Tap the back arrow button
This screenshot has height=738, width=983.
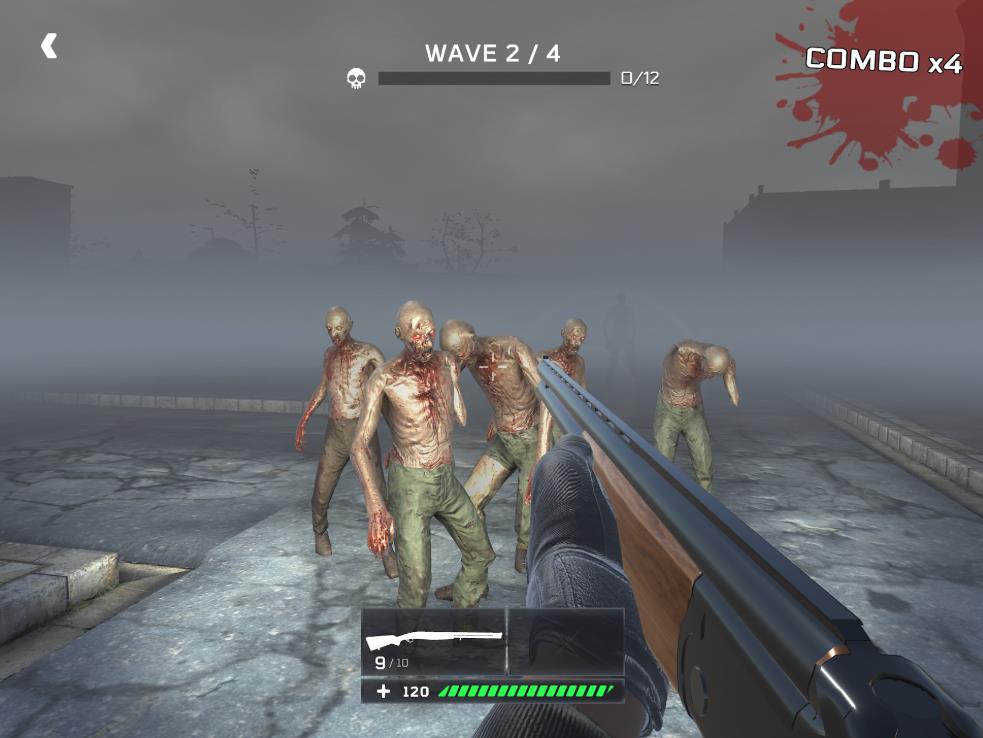48,46
